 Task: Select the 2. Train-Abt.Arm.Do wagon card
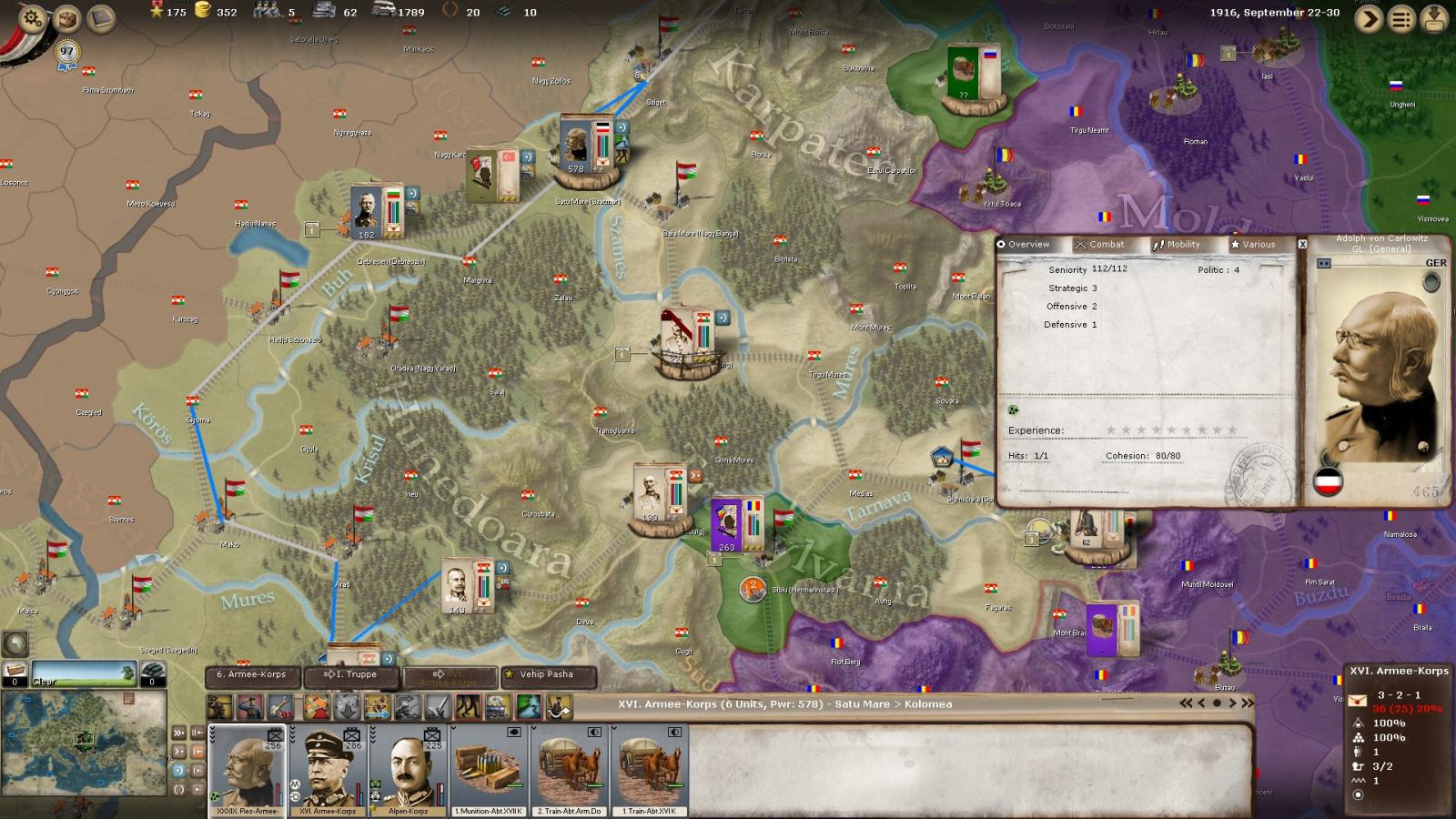point(569,770)
